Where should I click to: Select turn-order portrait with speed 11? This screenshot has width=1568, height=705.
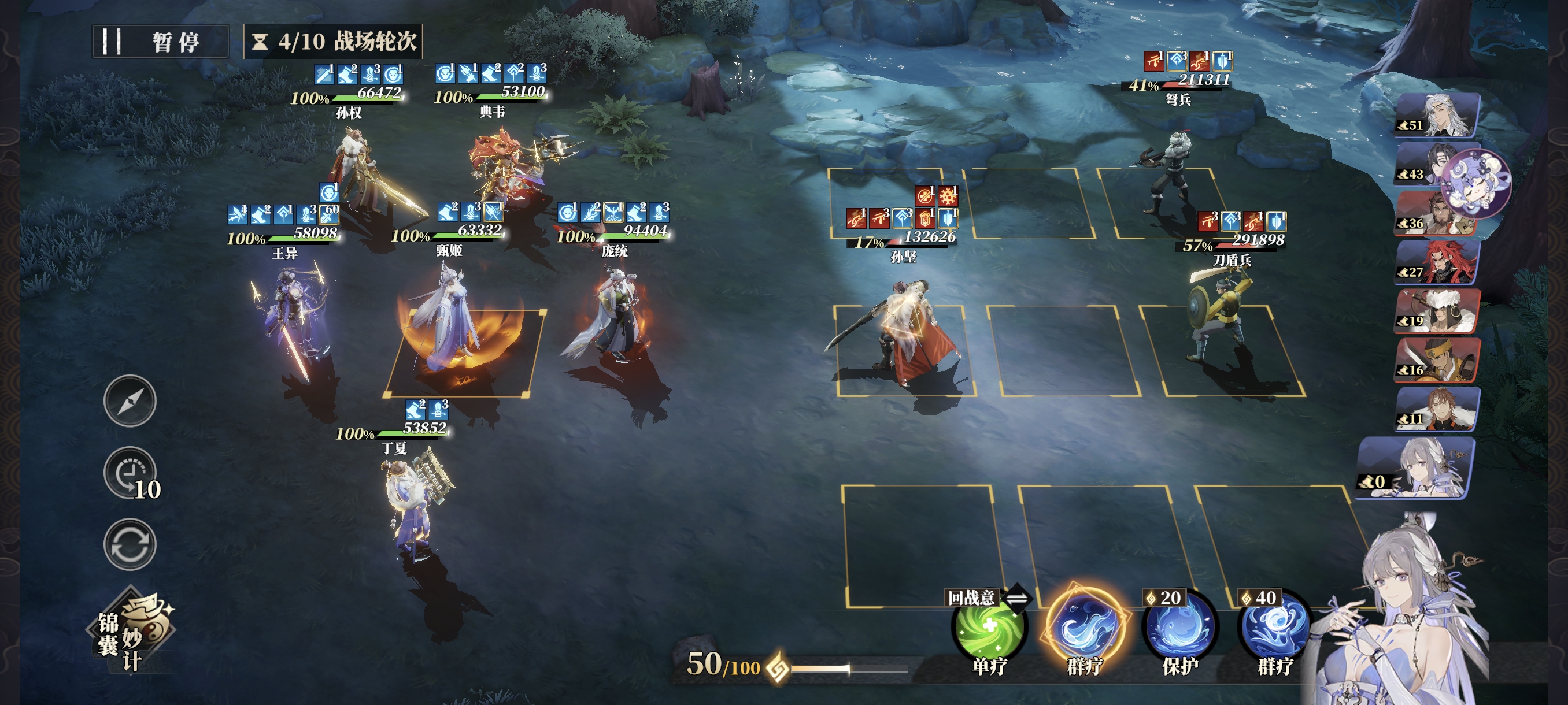coord(1438,409)
